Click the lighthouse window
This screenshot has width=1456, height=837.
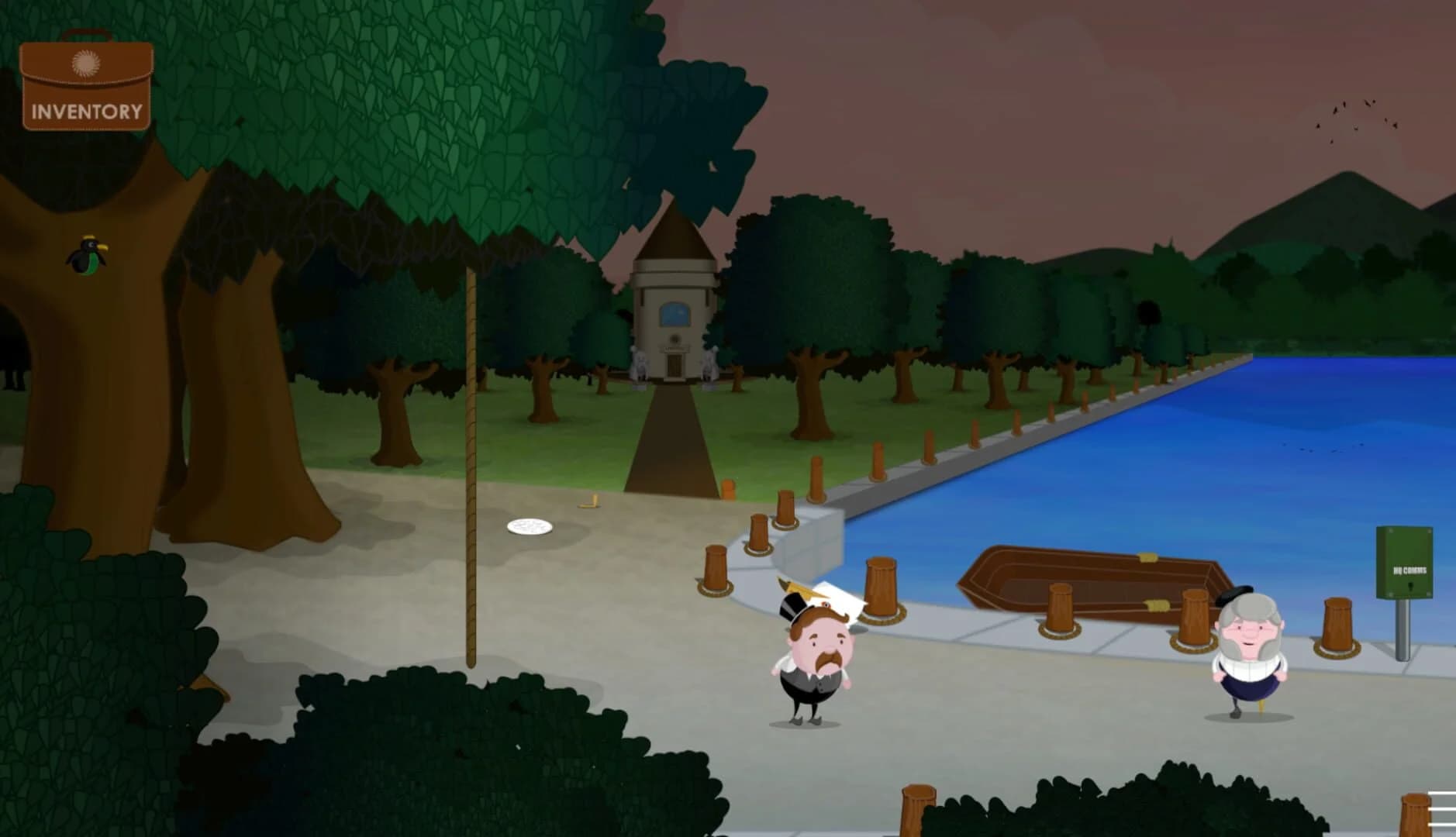(673, 315)
